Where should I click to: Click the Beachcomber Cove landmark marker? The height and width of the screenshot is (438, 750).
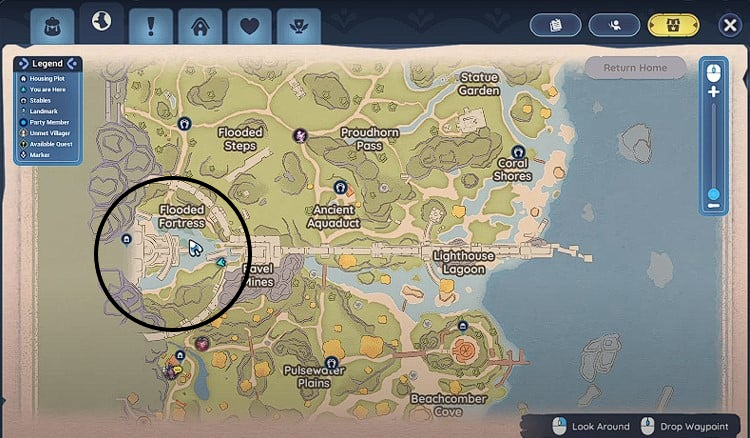tap(462, 326)
